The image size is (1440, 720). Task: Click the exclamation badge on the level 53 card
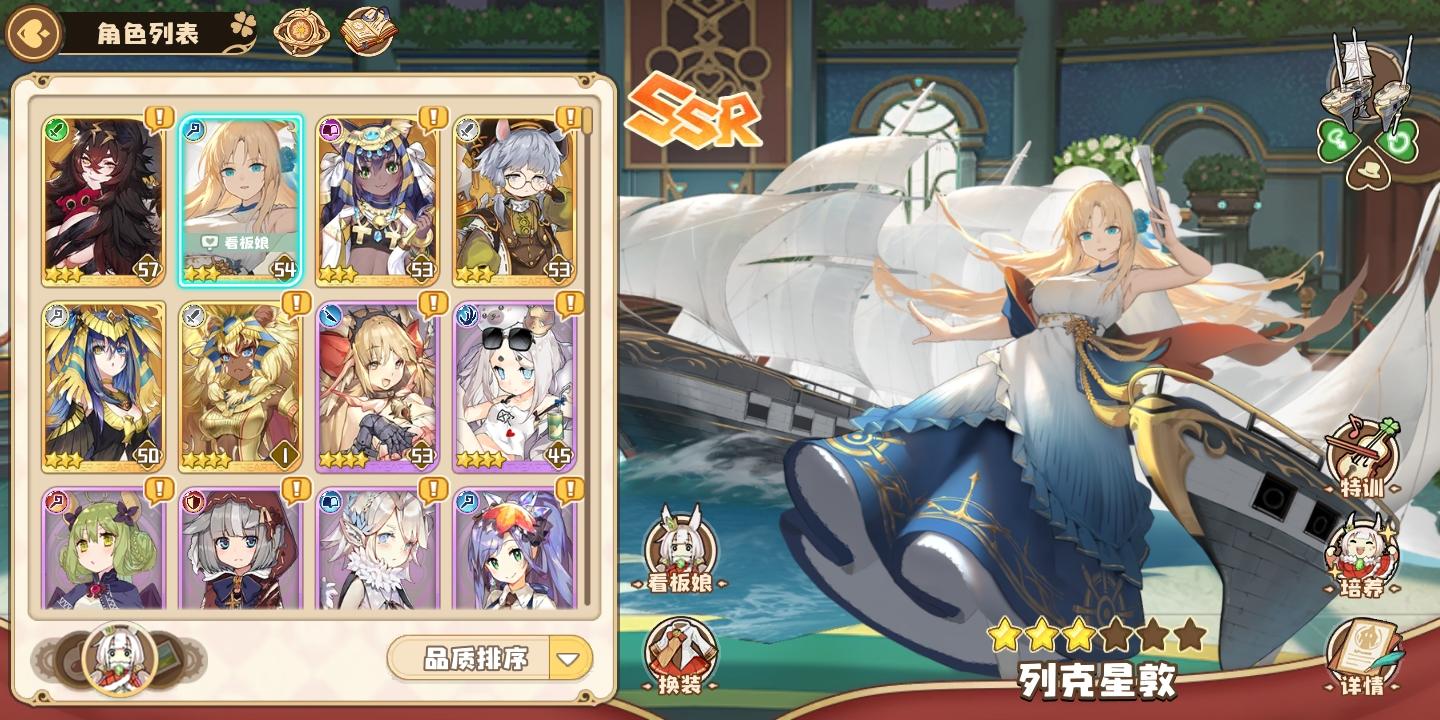[x=431, y=115]
